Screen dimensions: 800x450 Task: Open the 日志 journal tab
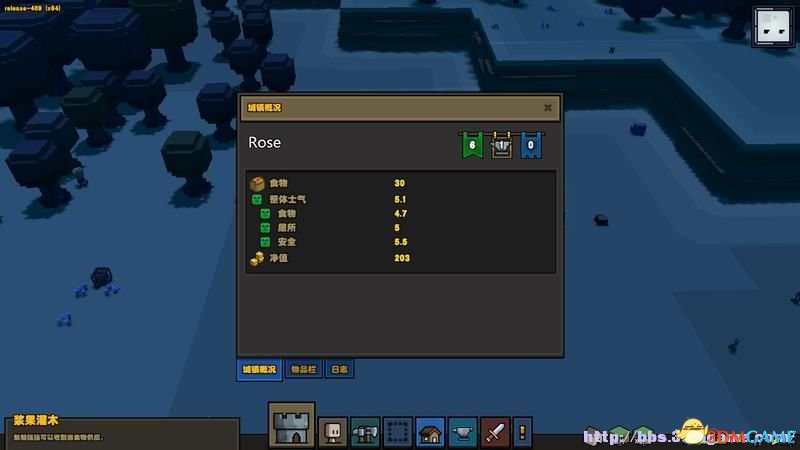click(x=339, y=369)
